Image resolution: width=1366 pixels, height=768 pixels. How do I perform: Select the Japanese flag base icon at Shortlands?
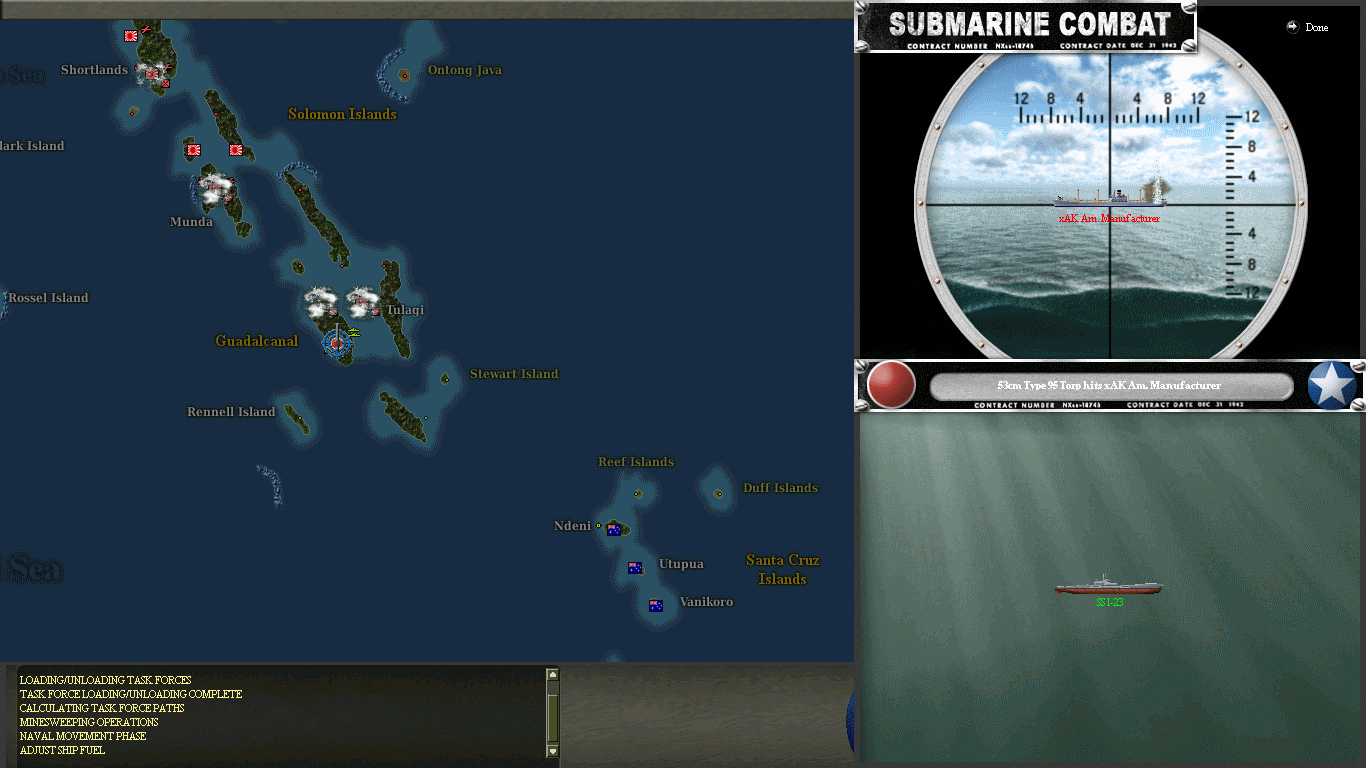[151, 74]
